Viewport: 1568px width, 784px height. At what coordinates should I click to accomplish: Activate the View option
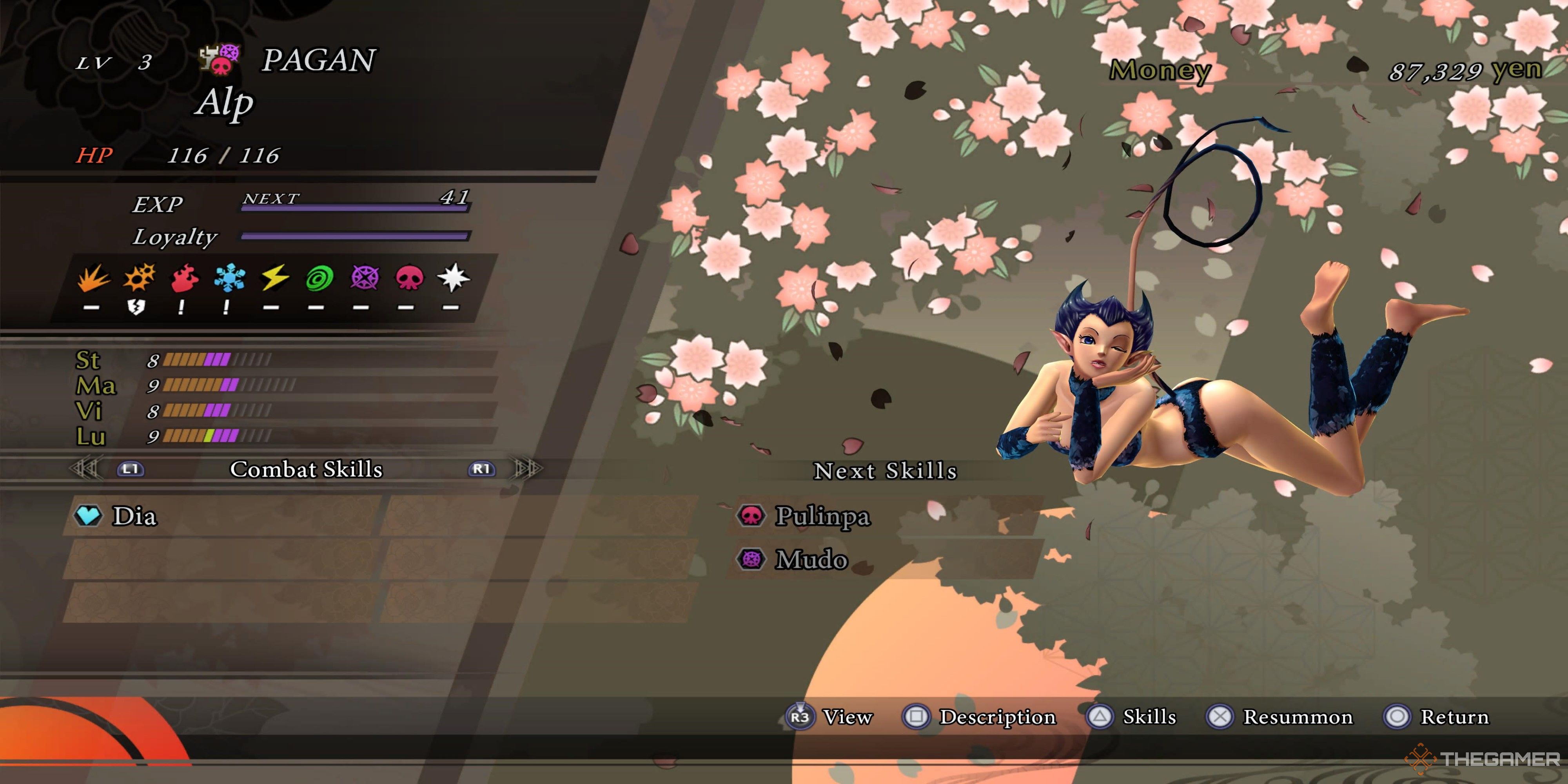847,717
